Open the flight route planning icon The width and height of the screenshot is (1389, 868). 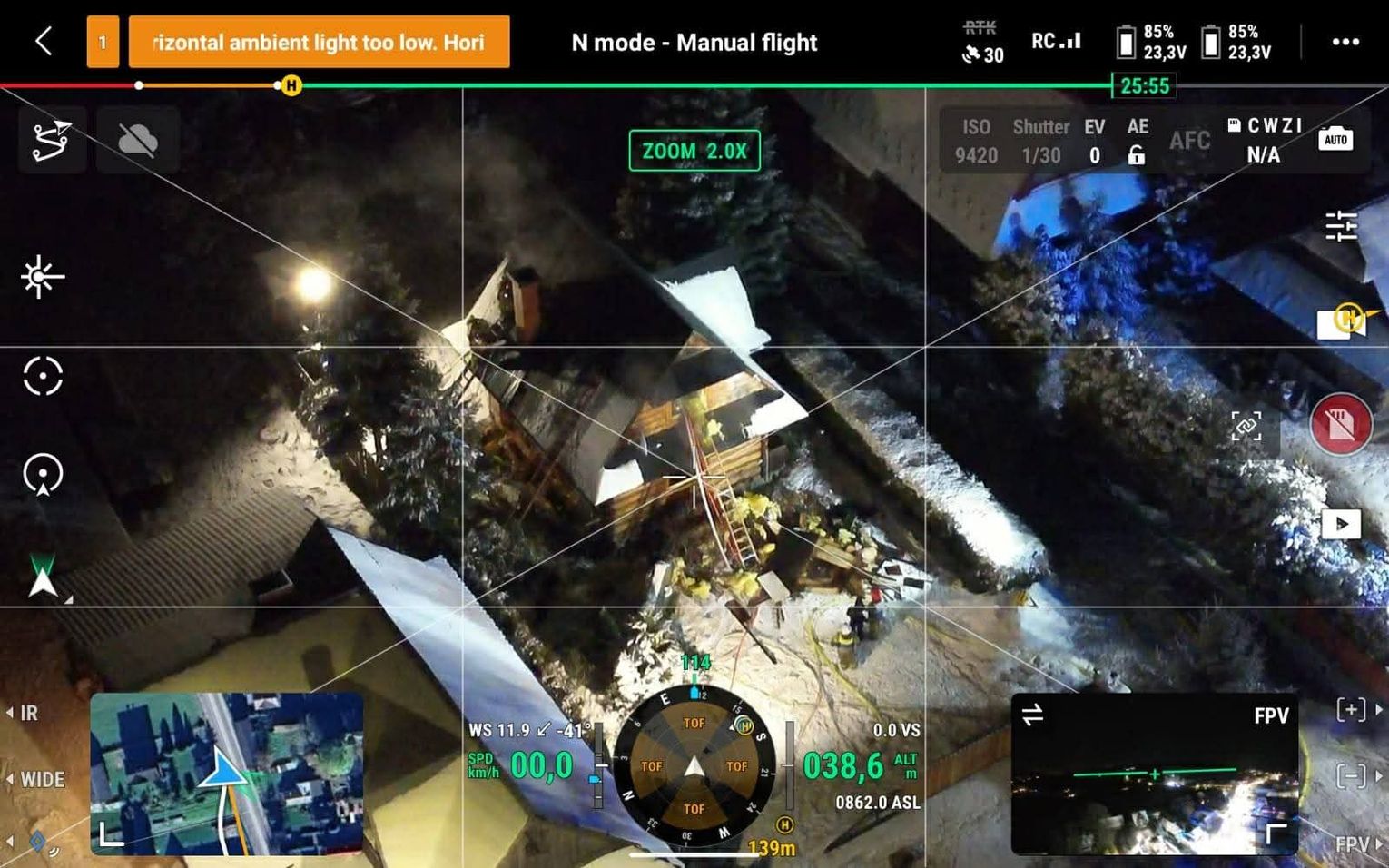(52, 140)
